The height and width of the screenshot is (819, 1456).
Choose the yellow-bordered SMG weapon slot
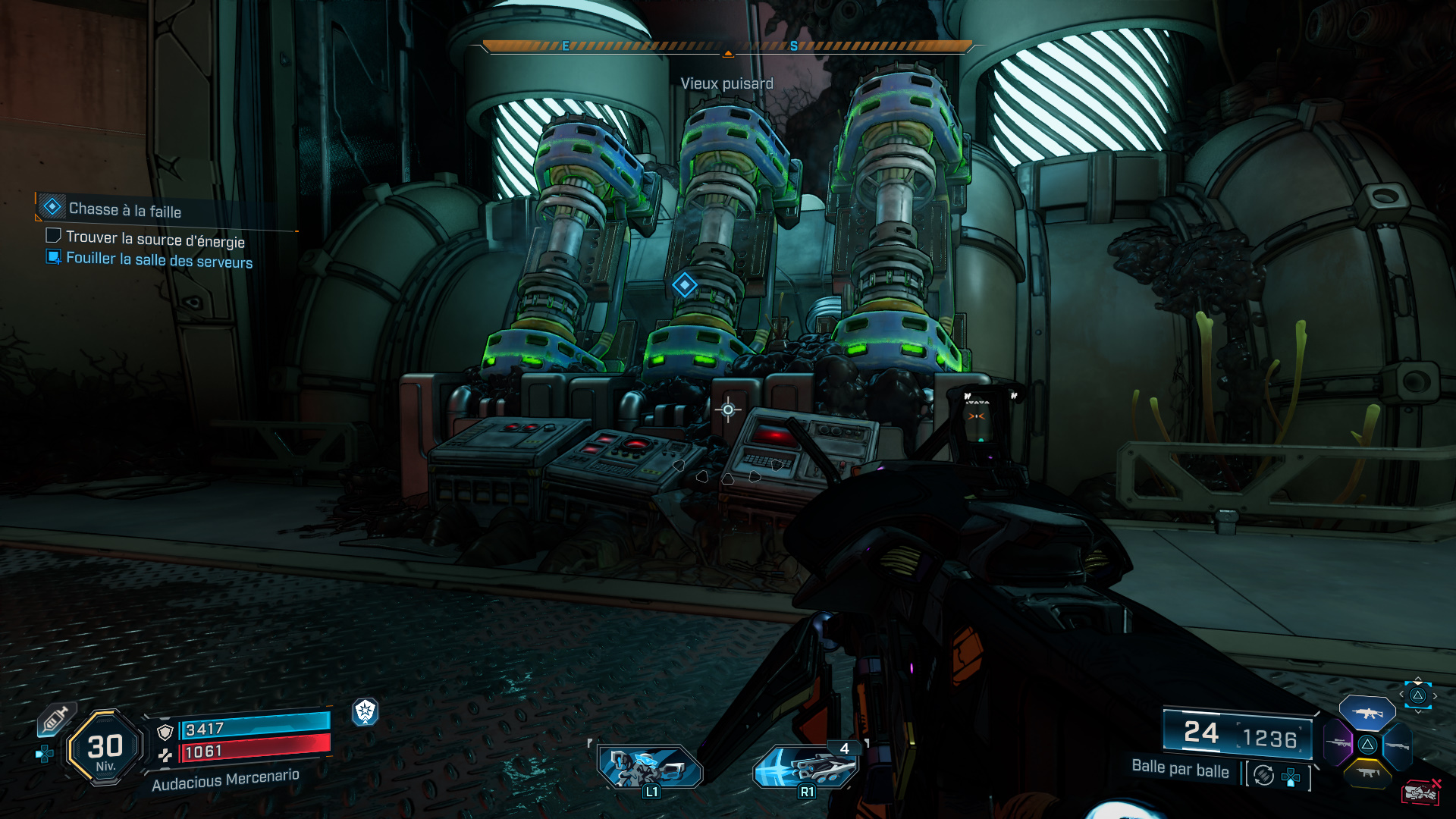pos(1367,773)
